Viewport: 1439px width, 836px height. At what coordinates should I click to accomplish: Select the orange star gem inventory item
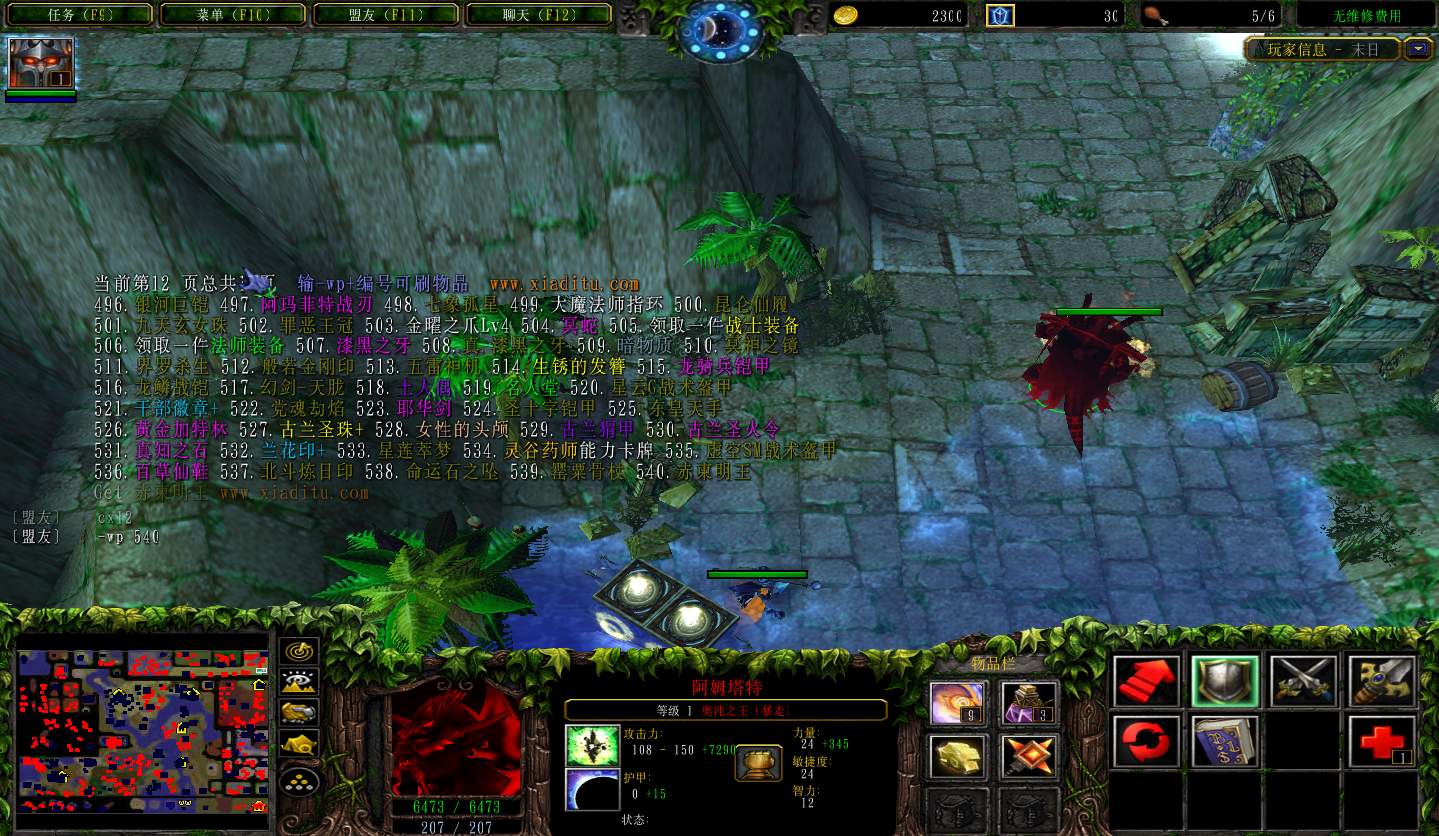(x=1029, y=757)
